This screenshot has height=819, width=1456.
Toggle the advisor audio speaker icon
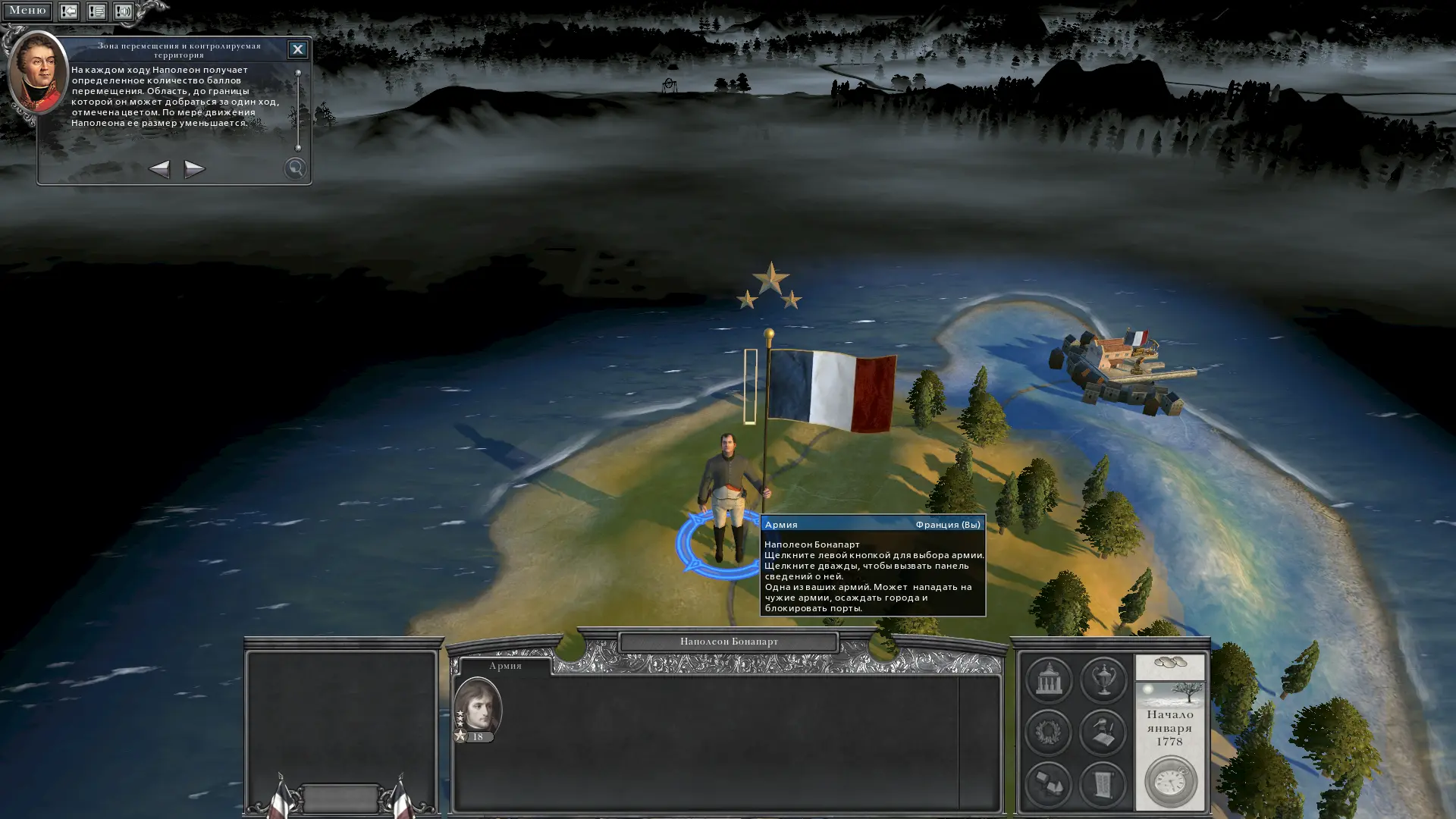(x=124, y=11)
